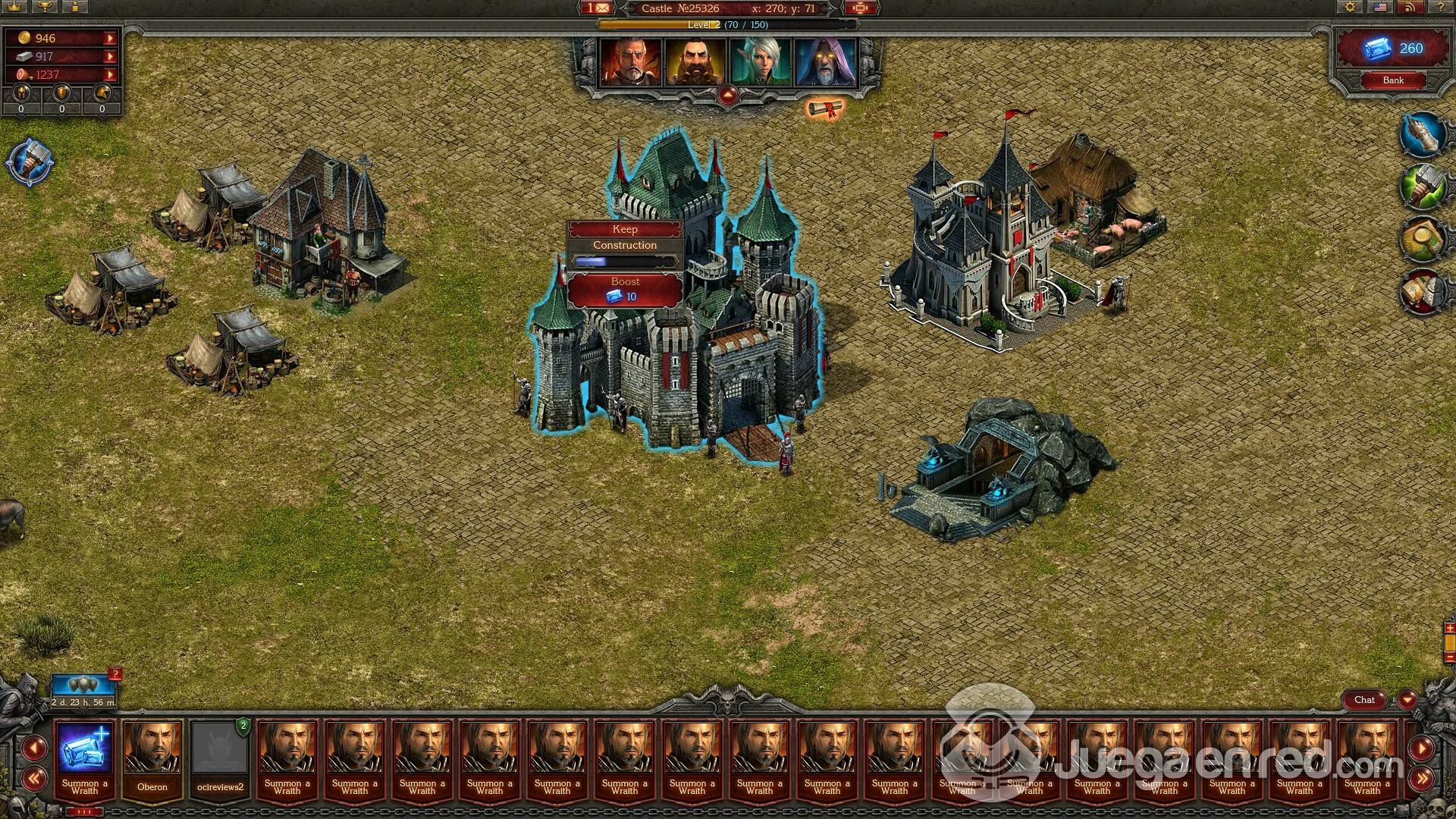This screenshot has height=819, width=1456.
Task: Open the question mark help button
Action: (x=1440, y=8)
